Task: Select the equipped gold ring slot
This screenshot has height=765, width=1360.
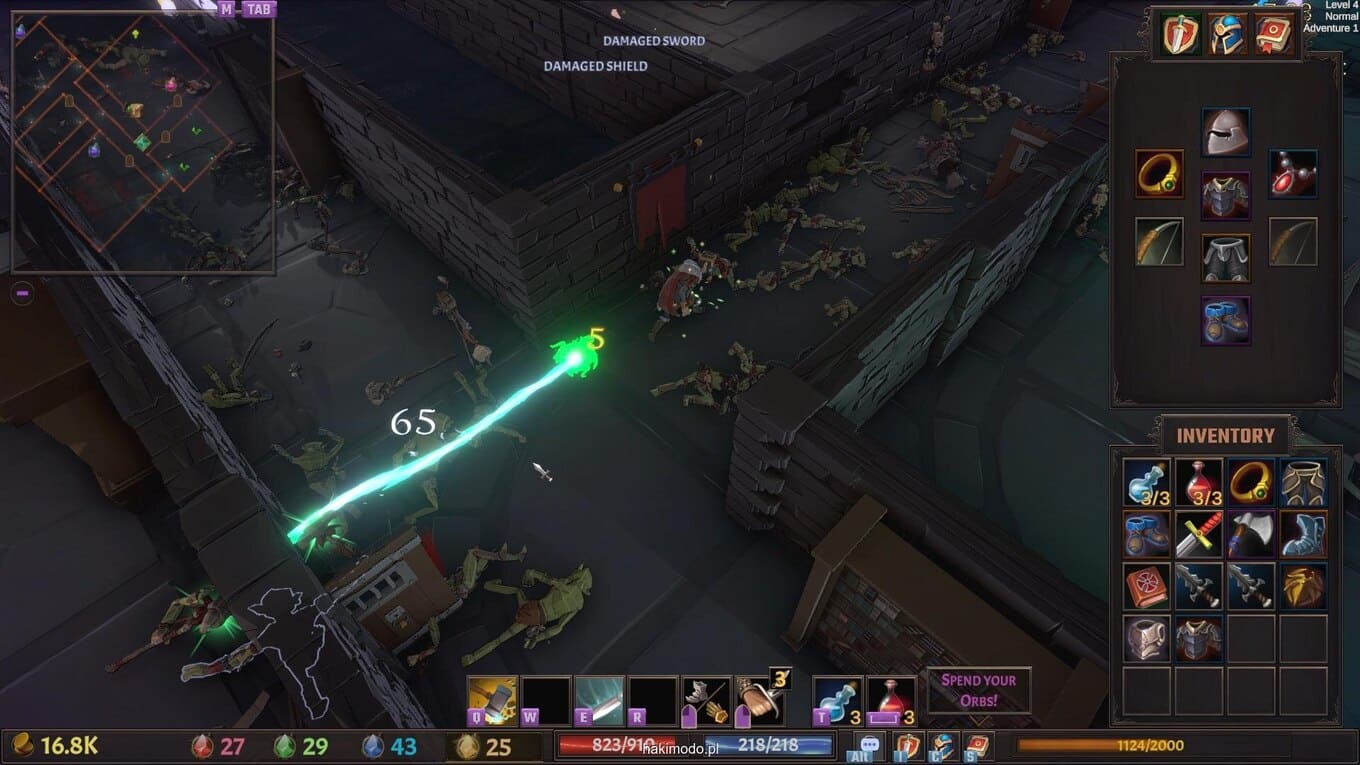Action: [x=1159, y=174]
